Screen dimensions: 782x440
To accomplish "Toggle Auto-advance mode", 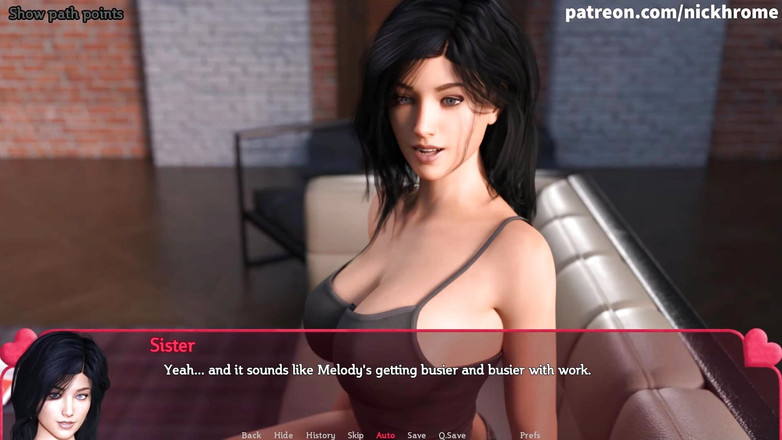I will click(x=385, y=435).
